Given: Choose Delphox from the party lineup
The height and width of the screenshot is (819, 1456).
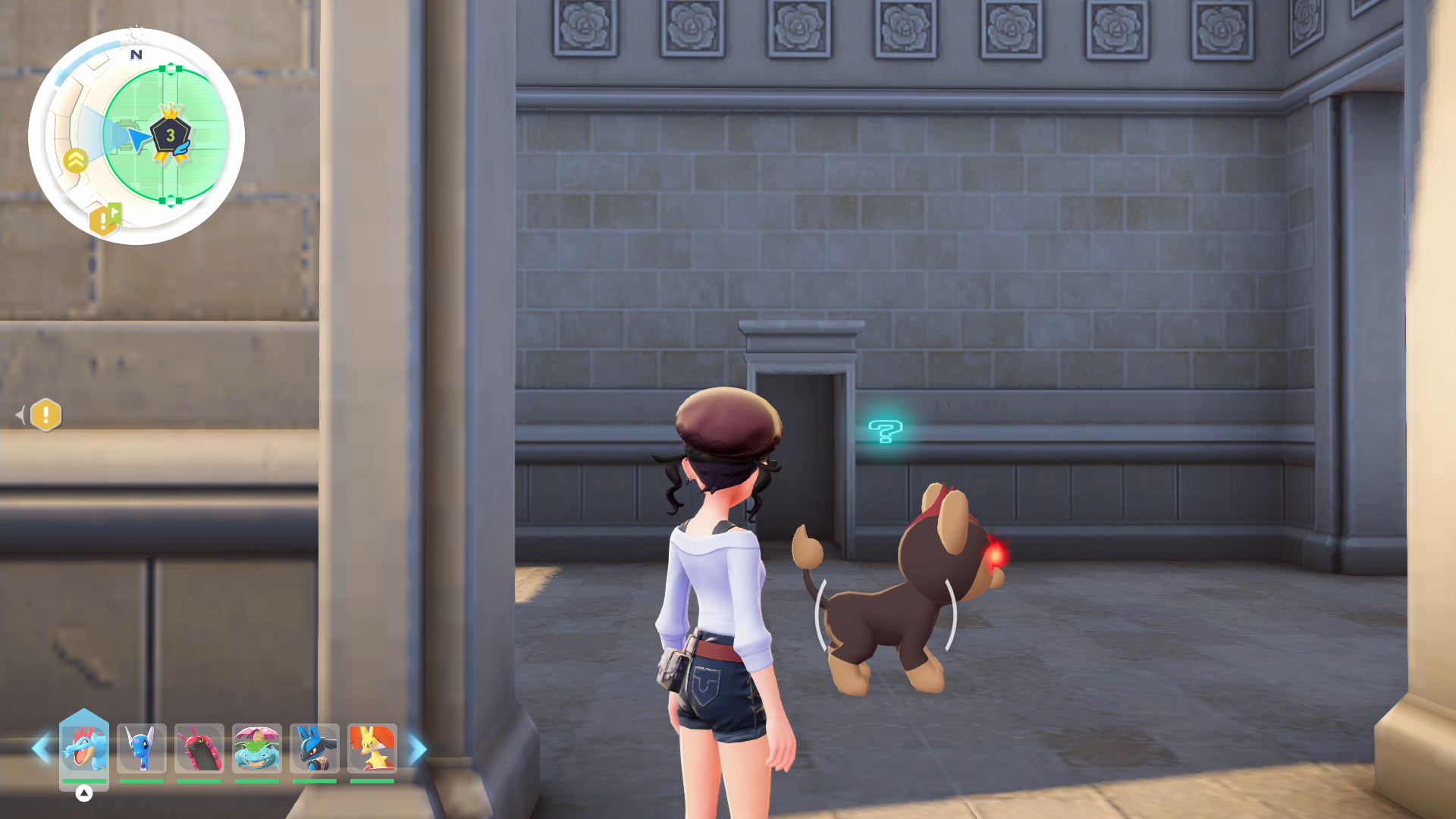Looking at the screenshot, I should pyautogui.click(x=372, y=748).
